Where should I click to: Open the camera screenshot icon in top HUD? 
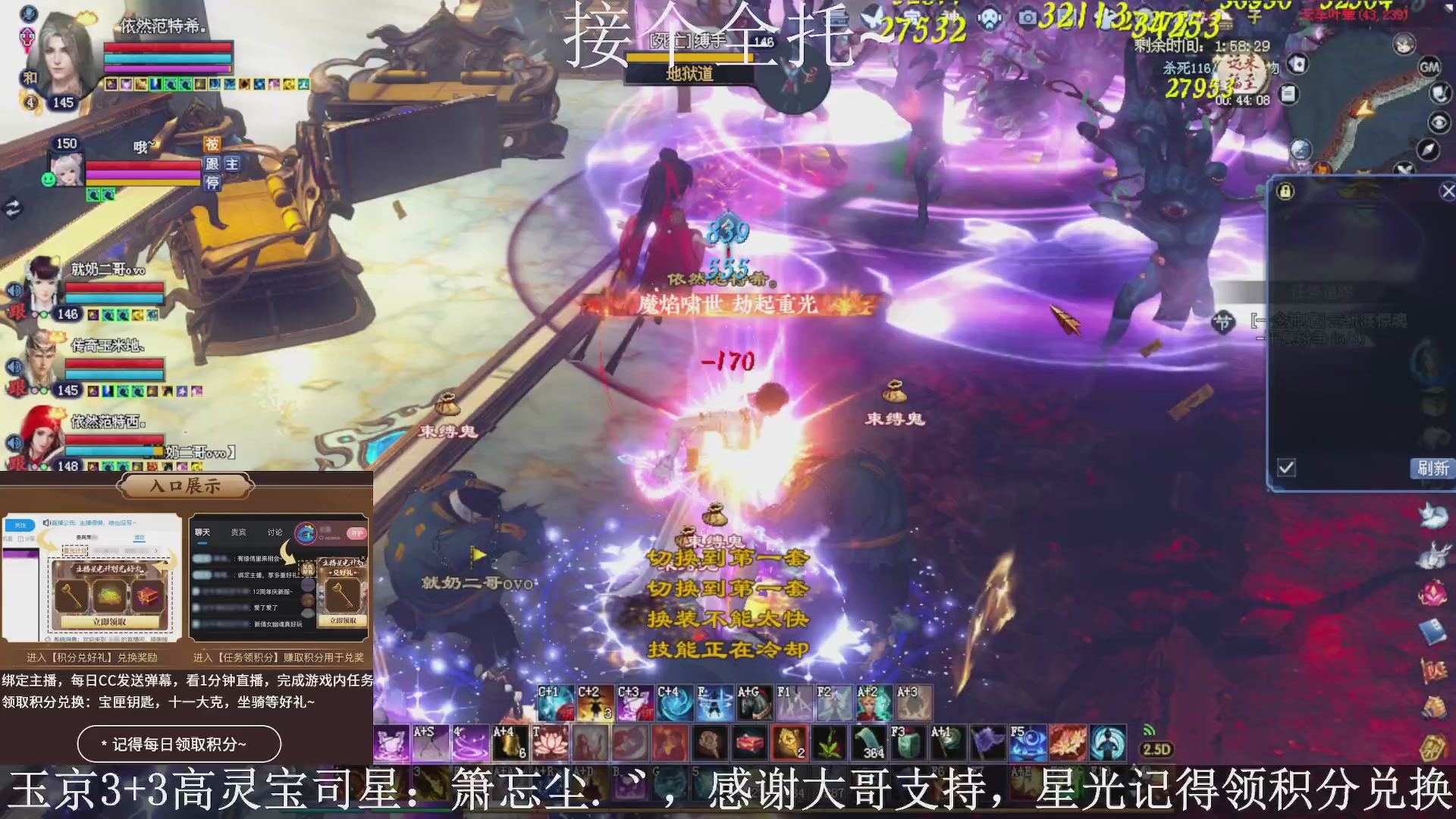click(x=1027, y=17)
